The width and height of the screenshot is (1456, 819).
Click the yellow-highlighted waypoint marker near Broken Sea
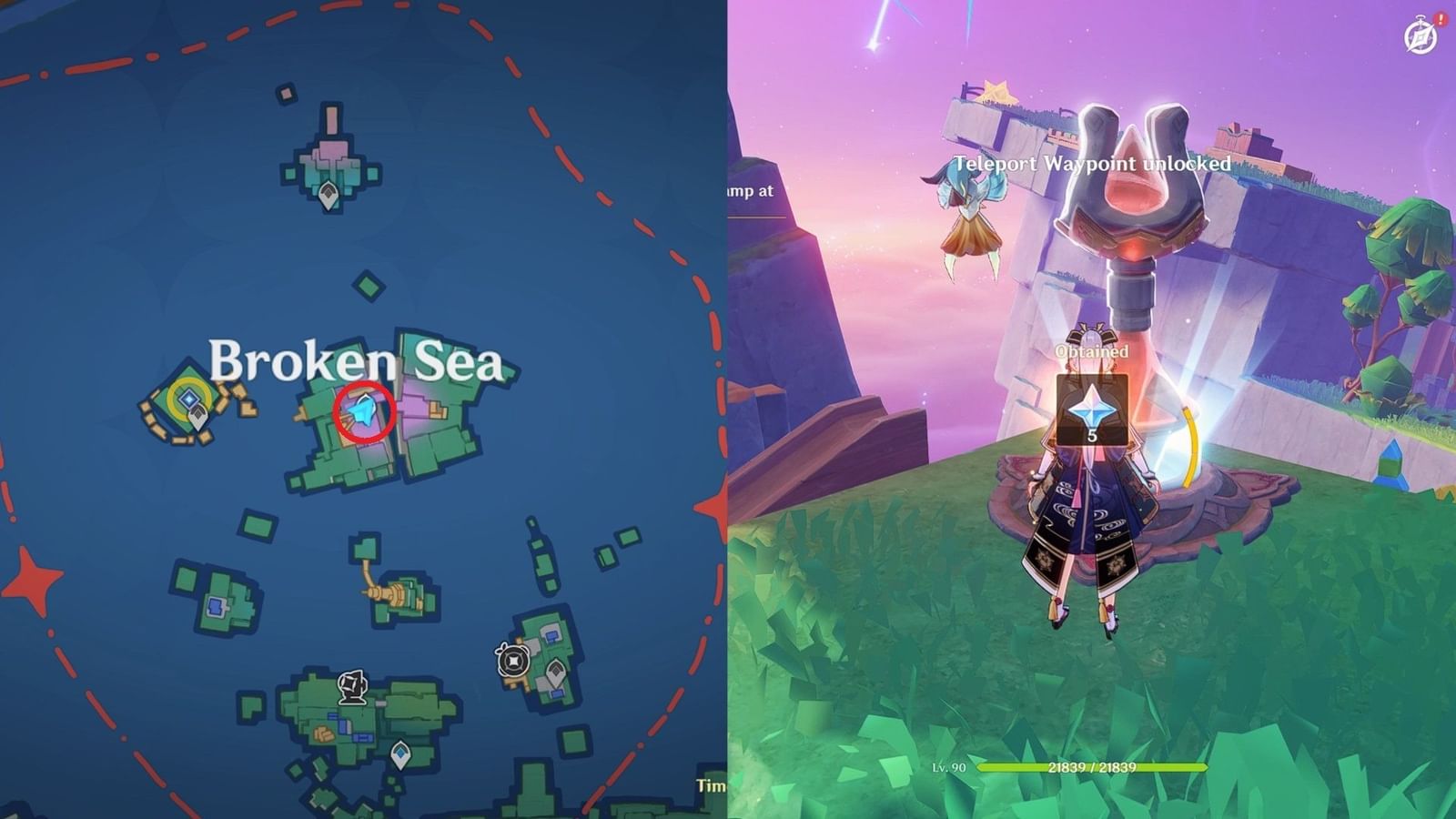(x=189, y=398)
